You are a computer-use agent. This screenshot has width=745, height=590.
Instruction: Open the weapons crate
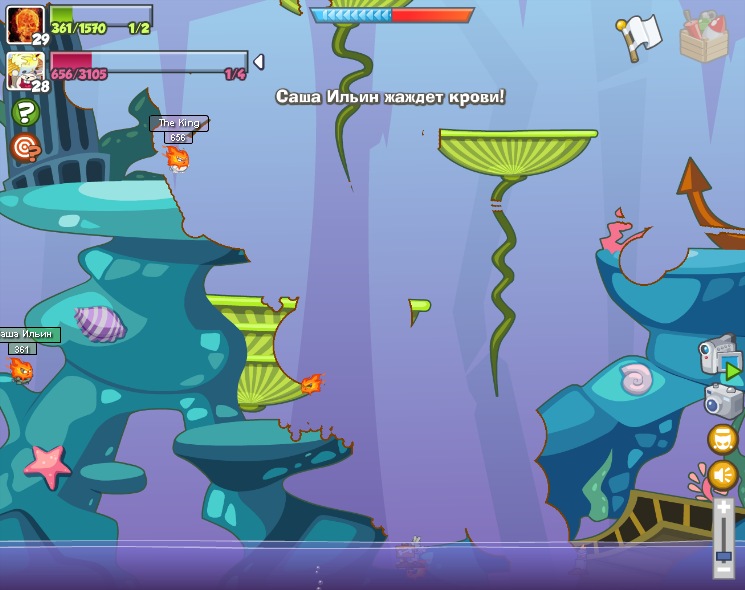tap(703, 37)
